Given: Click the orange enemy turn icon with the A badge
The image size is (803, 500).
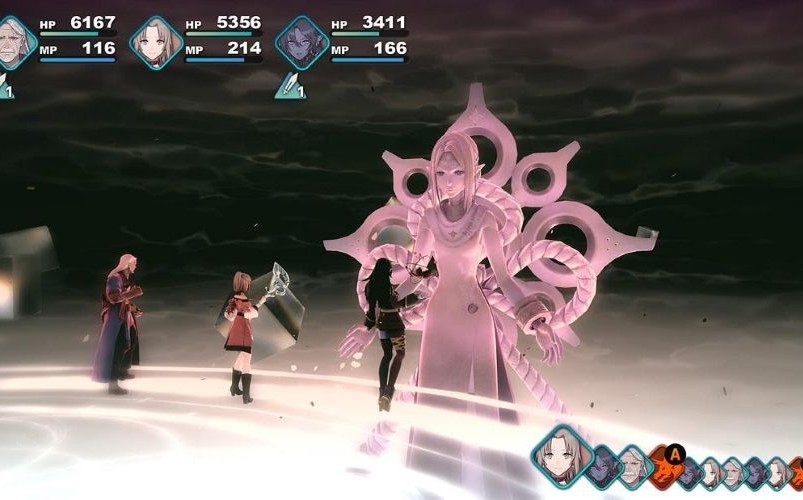Looking at the screenshot, I should coord(662,466).
